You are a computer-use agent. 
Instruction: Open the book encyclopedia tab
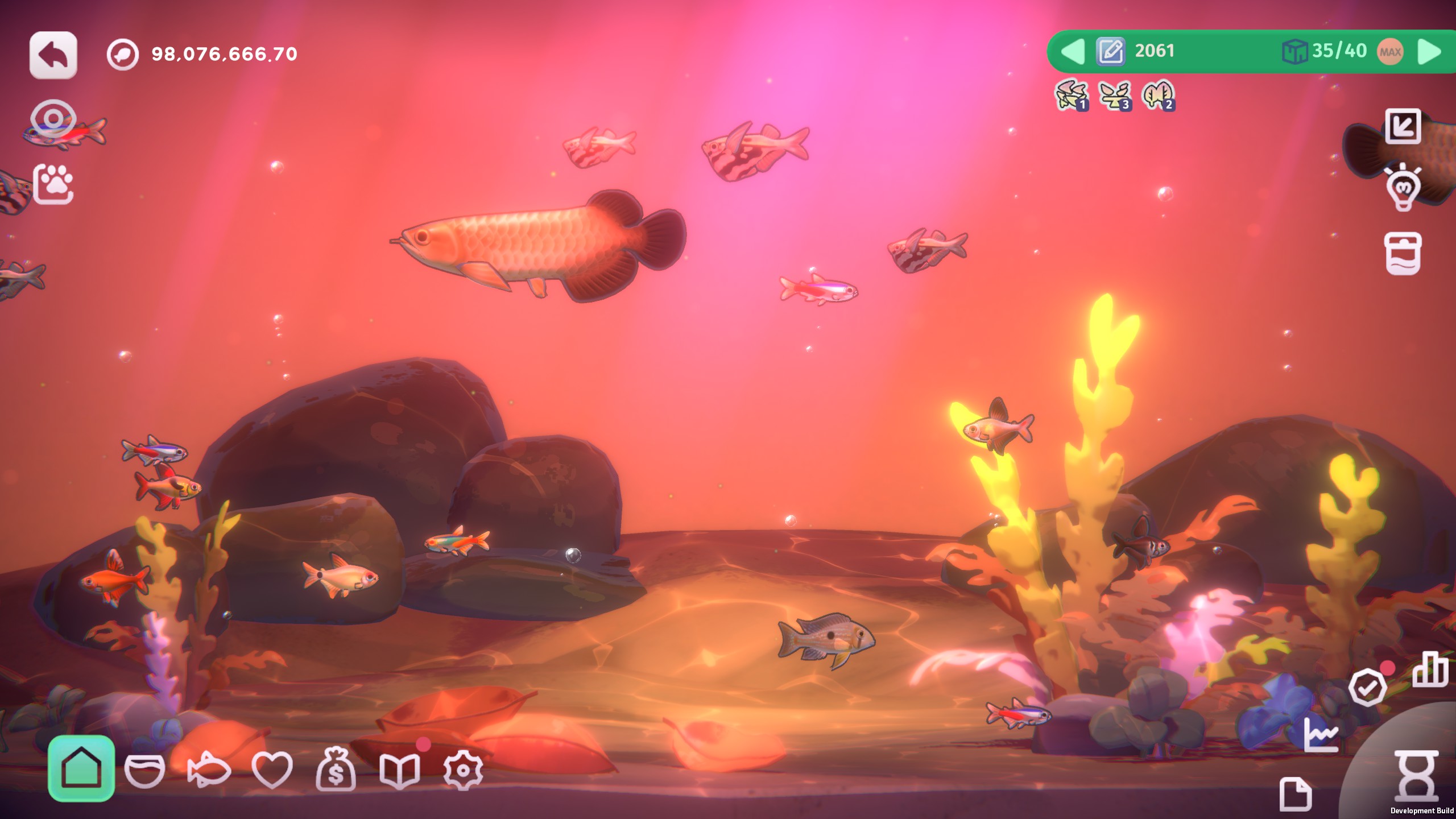[x=399, y=771]
